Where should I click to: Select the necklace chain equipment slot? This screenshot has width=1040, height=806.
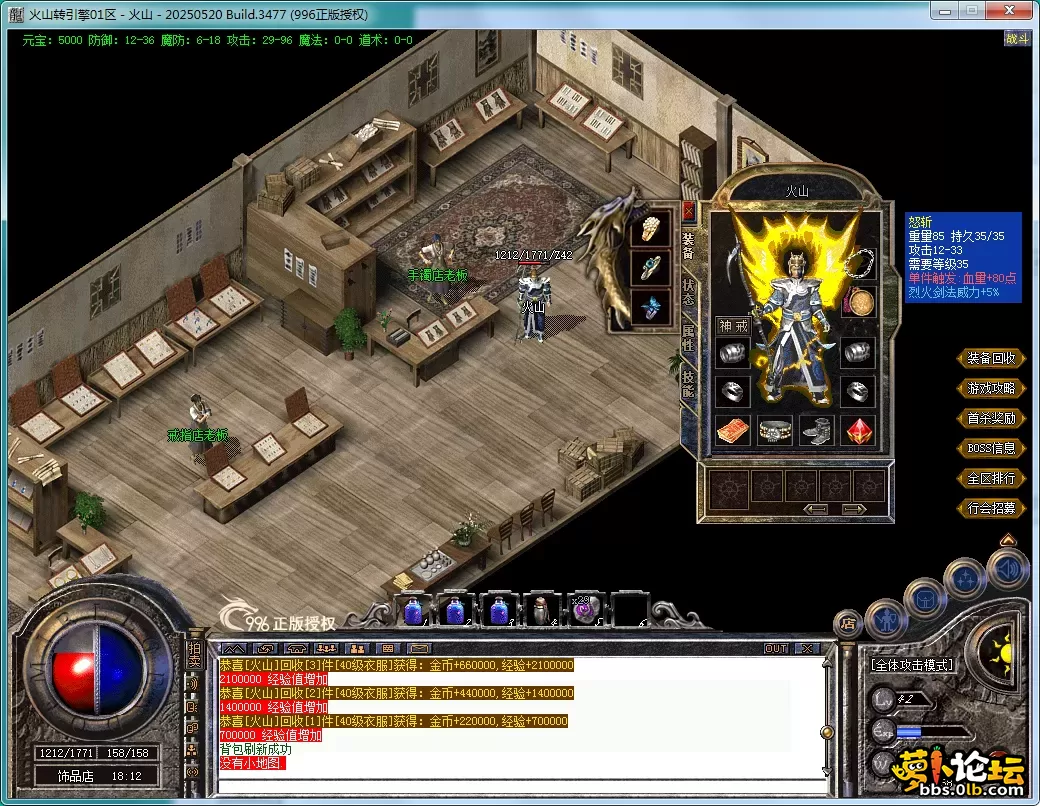coord(859,264)
